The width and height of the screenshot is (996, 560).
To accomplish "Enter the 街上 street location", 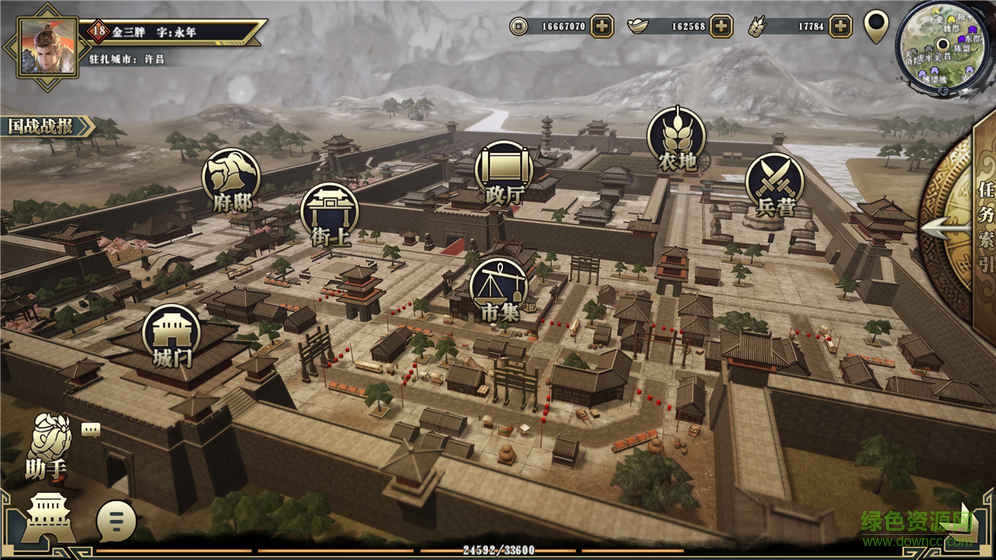I will point(329,211).
